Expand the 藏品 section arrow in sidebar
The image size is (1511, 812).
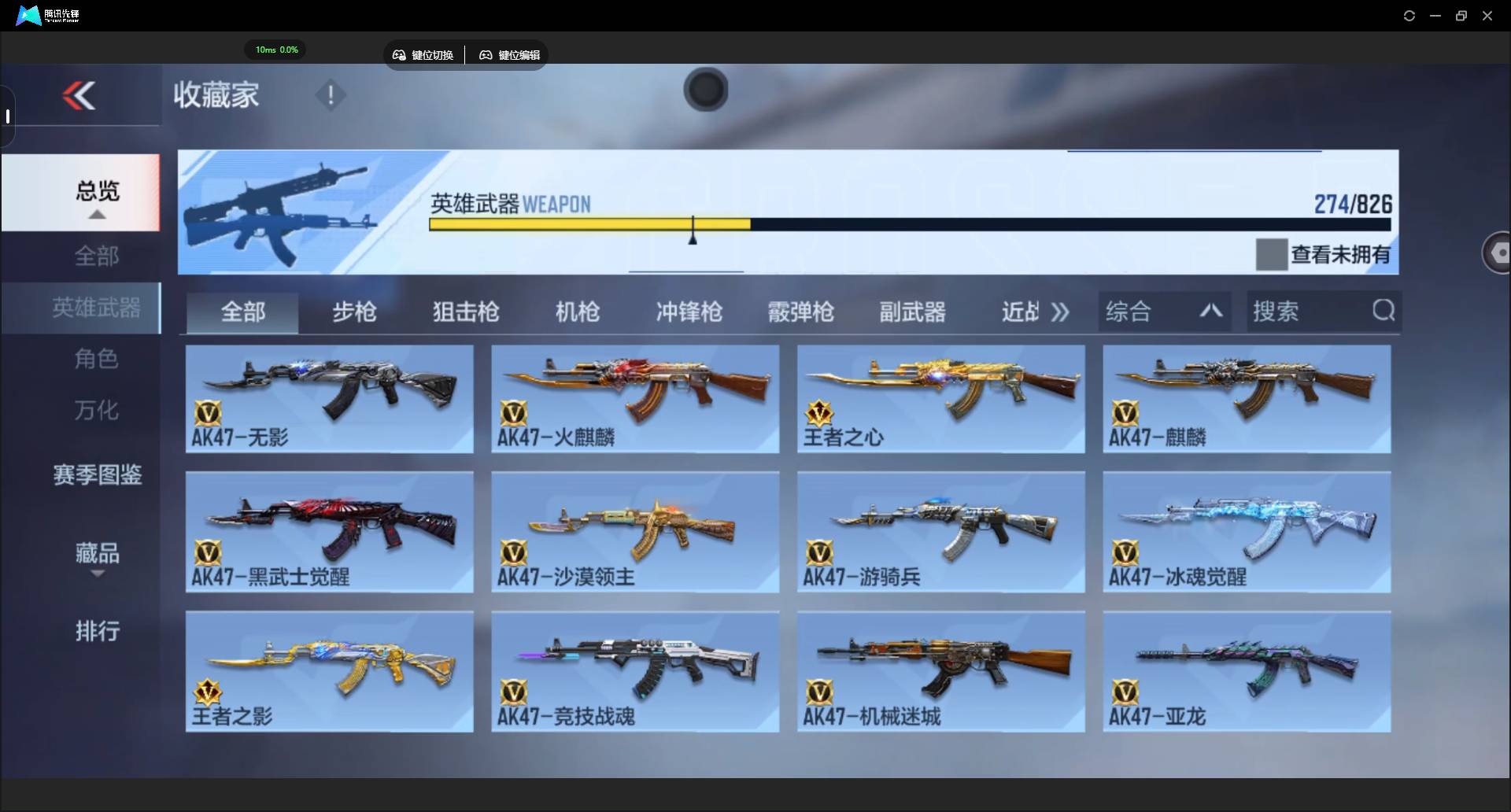[x=97, y=575]
